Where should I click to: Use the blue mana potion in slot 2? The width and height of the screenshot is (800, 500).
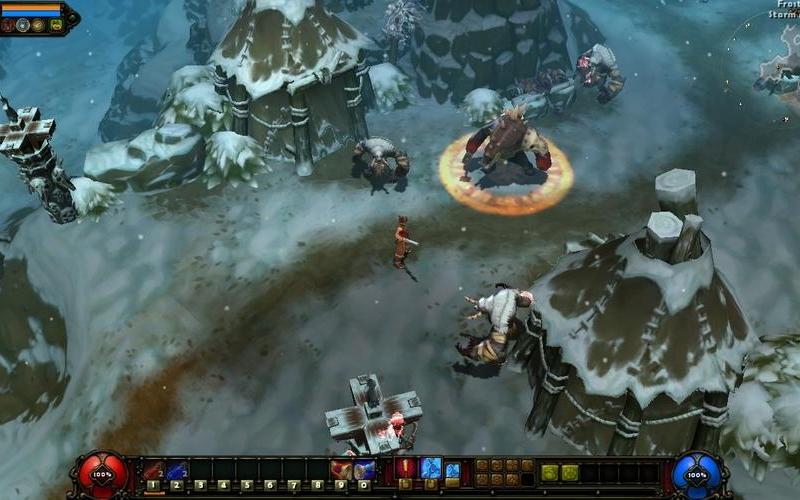coord(176,470)
